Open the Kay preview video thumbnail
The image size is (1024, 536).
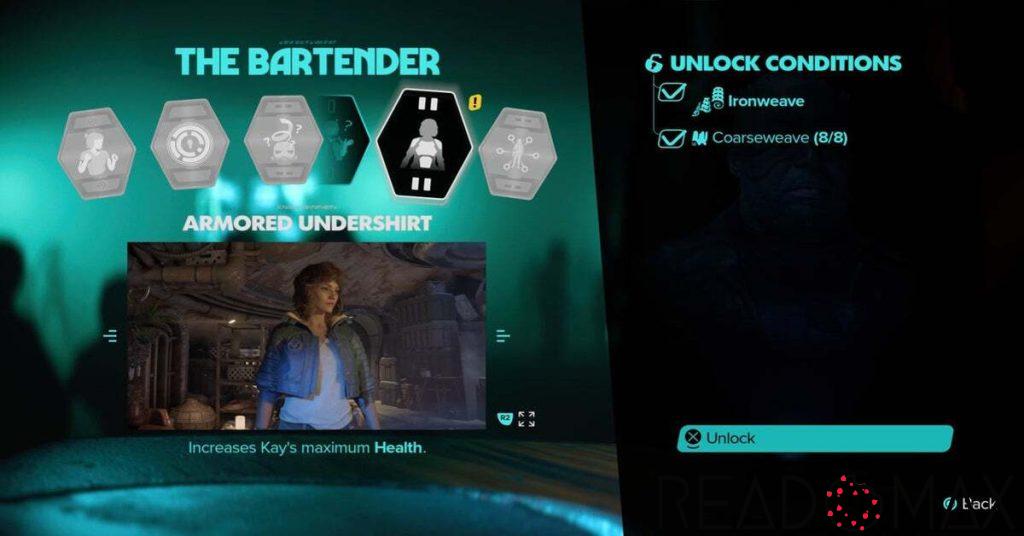point(306,335)
